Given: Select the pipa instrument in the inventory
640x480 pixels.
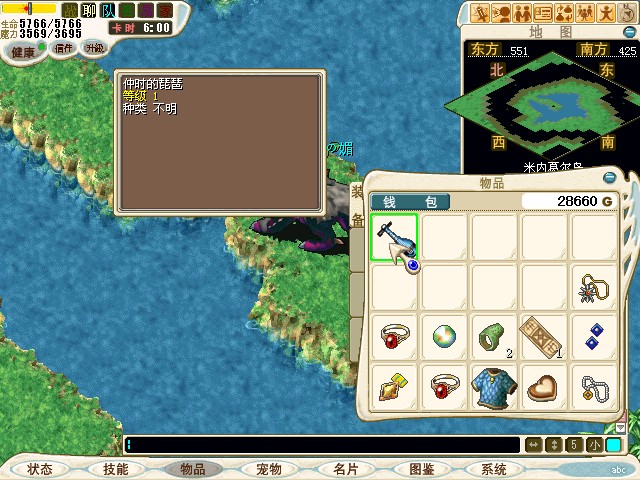Looking at the screenshot, I should pos(394,238).
